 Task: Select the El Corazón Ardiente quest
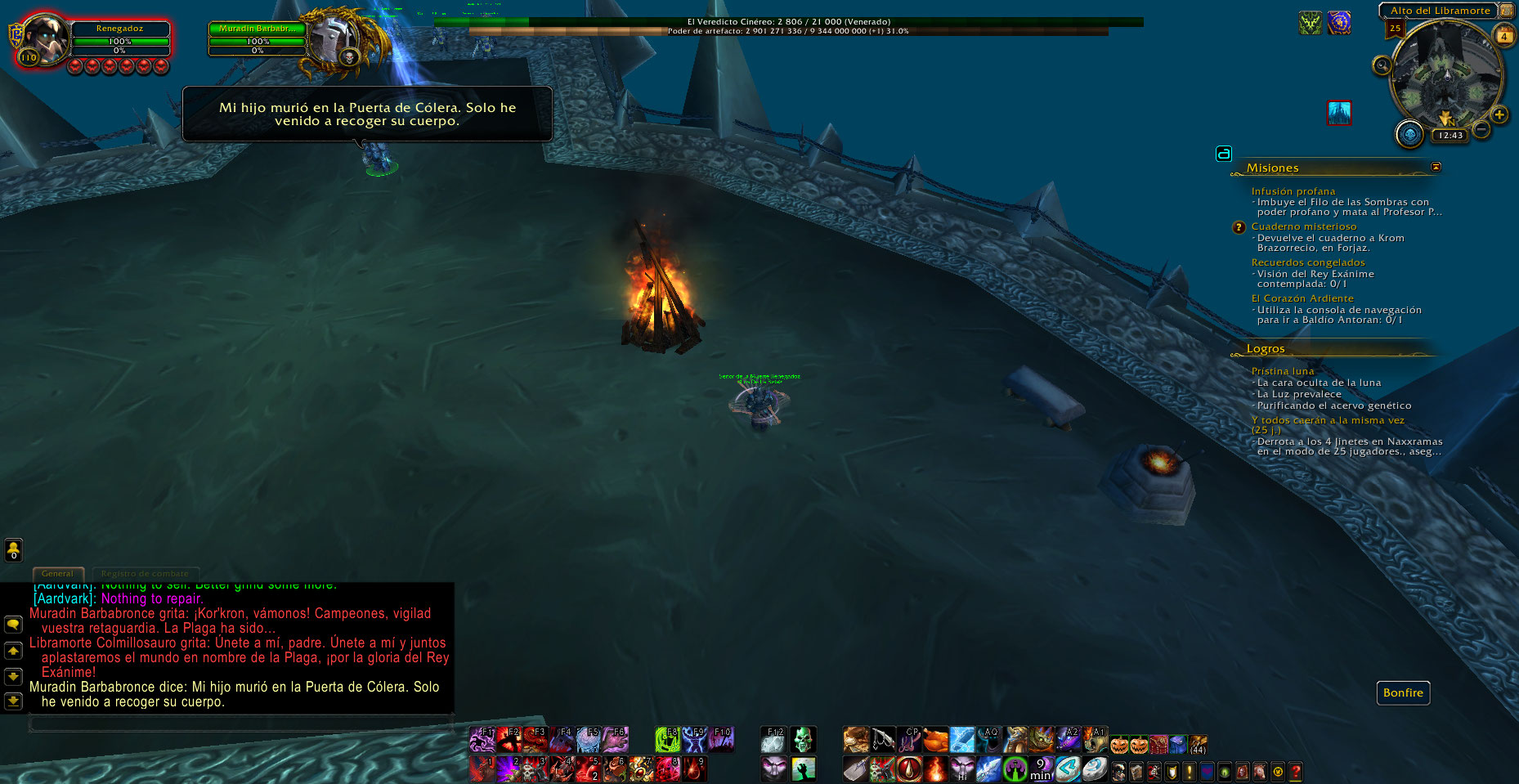(1302, 298)
